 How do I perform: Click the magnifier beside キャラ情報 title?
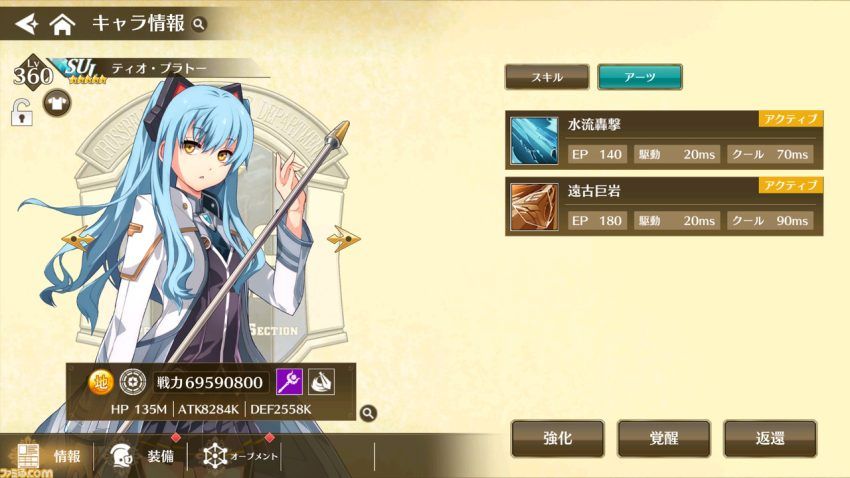pos(199,23)
